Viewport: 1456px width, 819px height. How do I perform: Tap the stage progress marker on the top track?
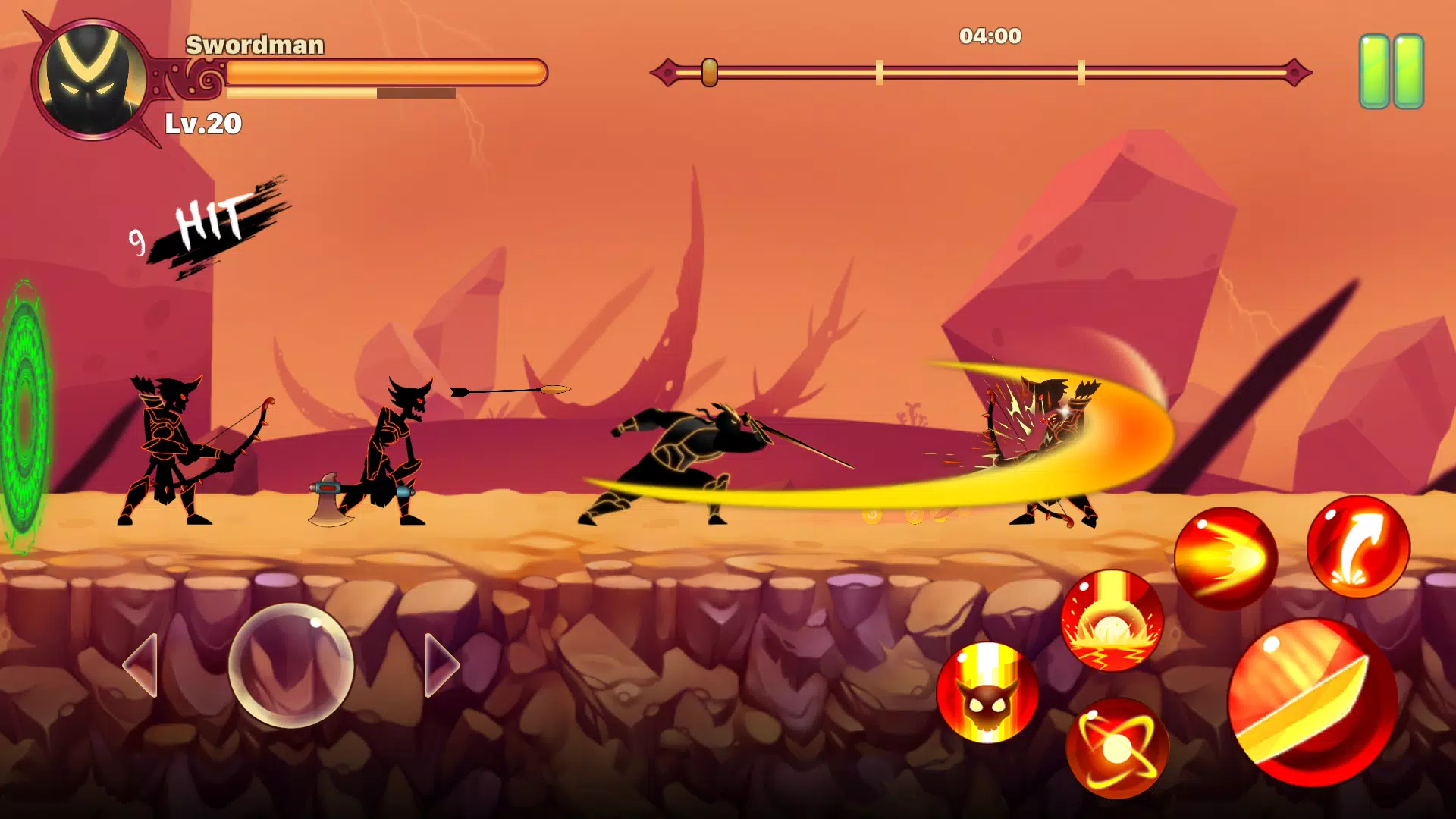click(708, 71)
